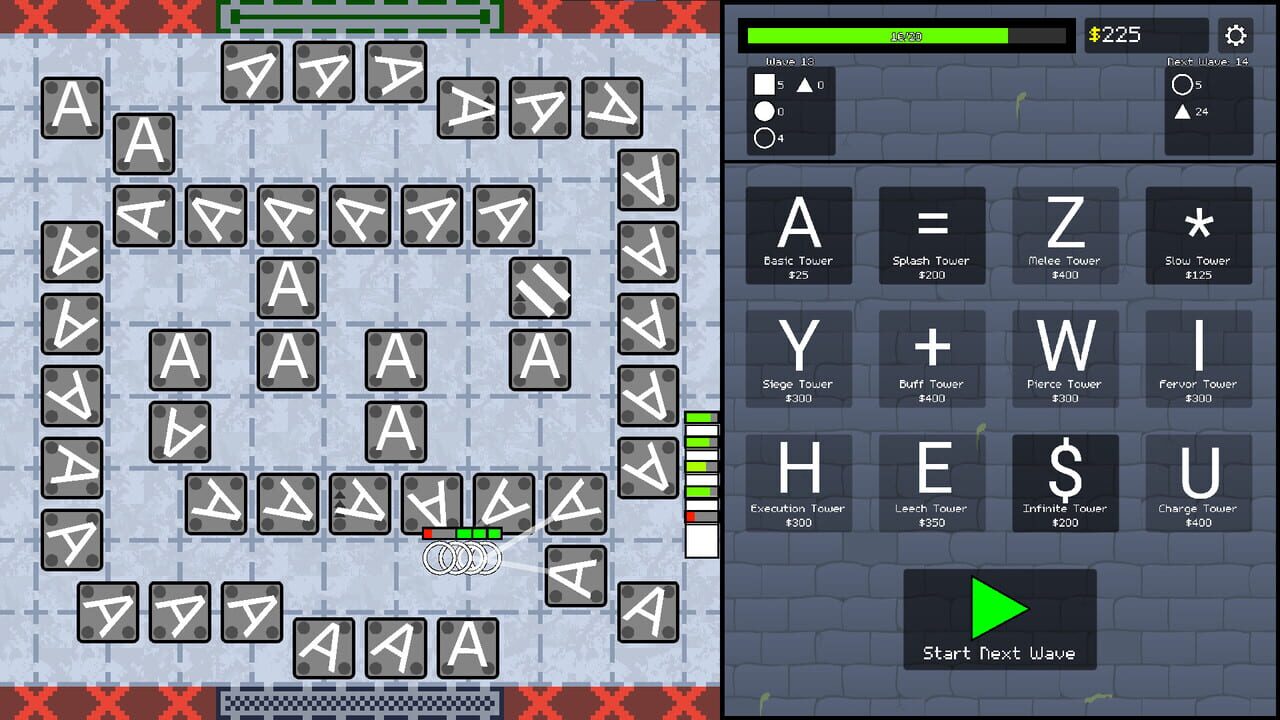This screenshot has width=1280, height=720.
Task: Select the Buff Tower
Action: tap(932, 359)
